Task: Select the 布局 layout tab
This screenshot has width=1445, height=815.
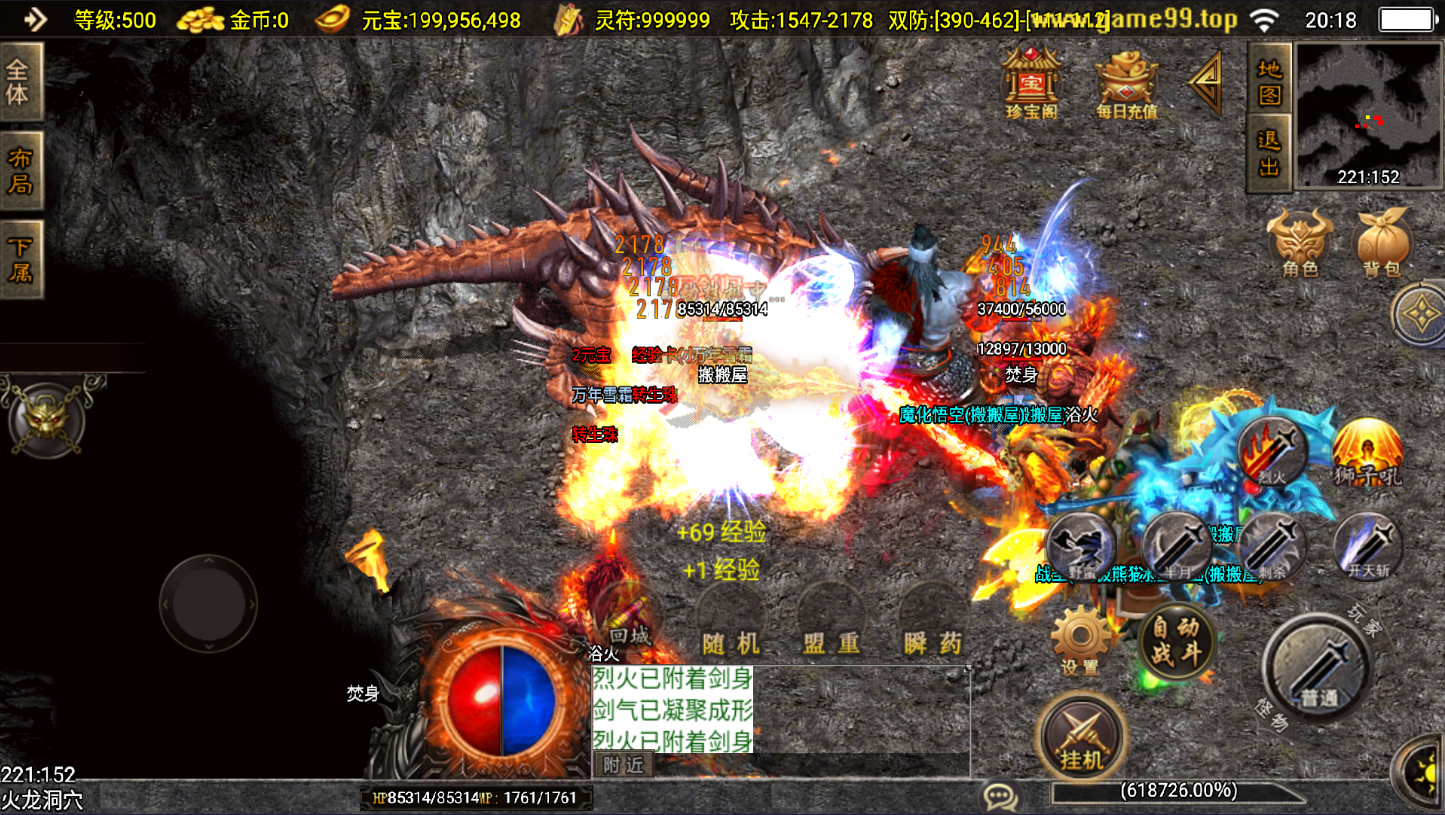Action: (19, 171)
